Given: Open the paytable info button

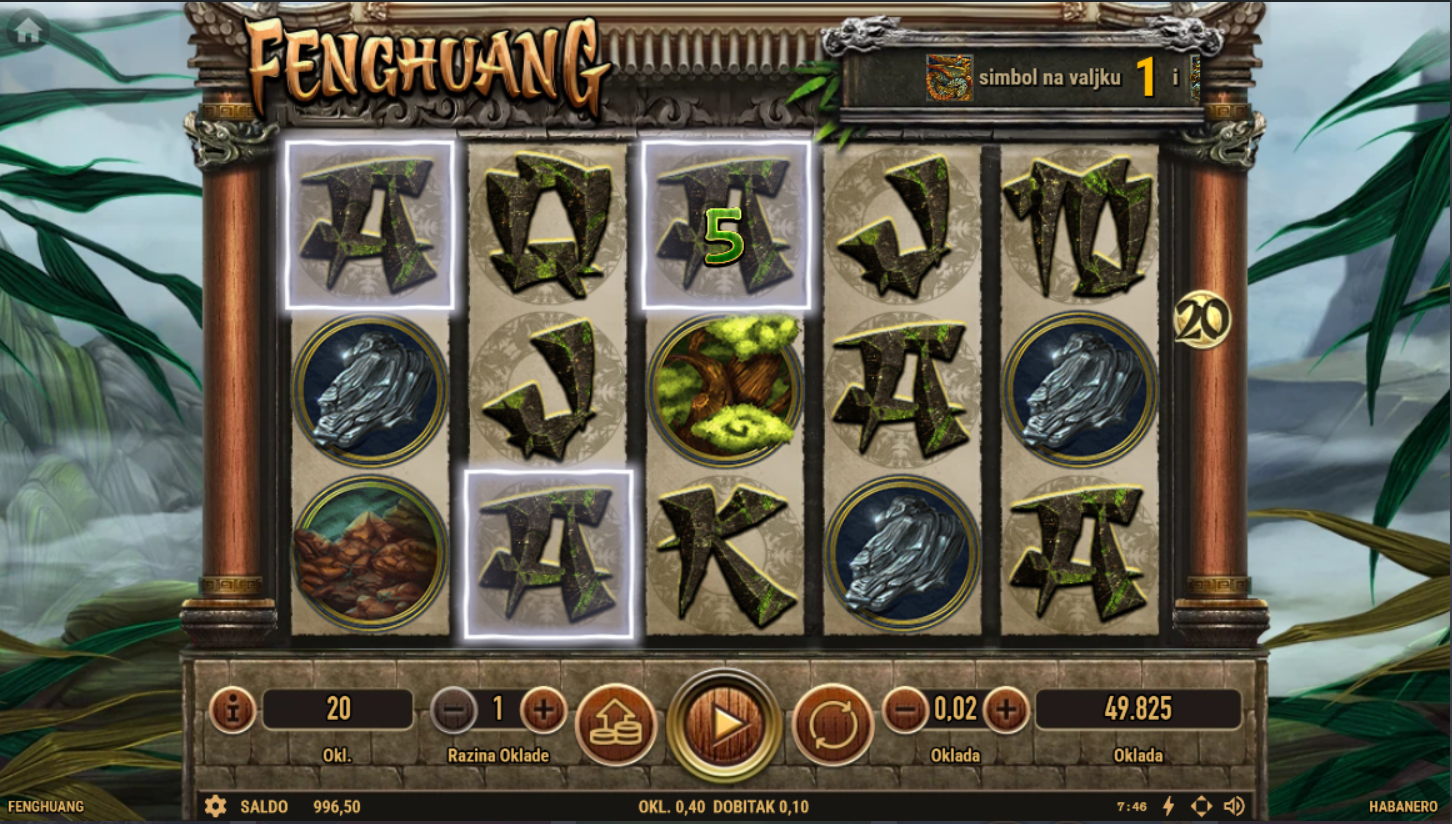Looking at the screenshot, I should point(233,711).
